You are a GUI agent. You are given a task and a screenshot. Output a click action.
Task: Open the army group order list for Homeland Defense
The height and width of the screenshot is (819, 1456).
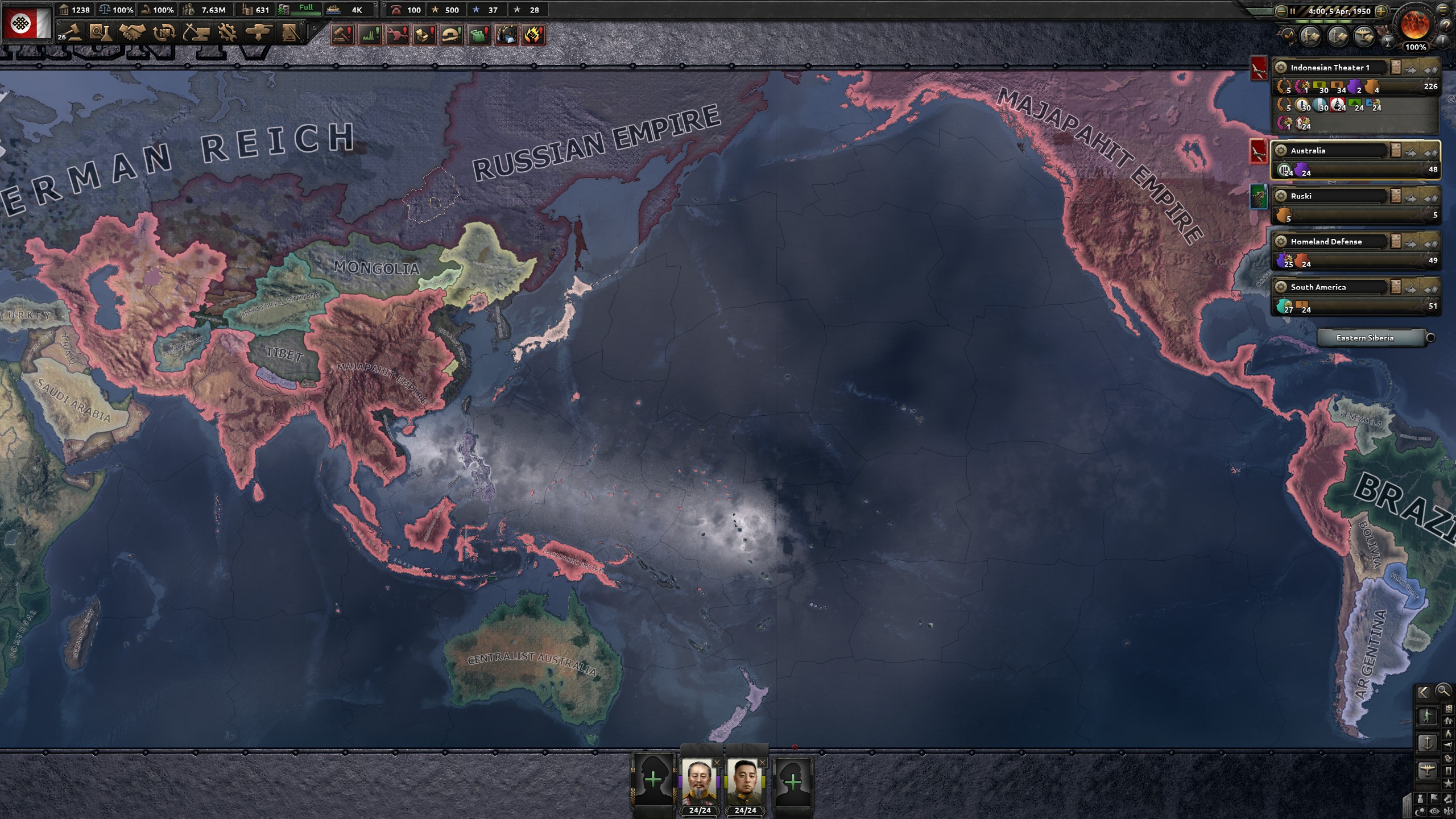tap(1396, 241)
